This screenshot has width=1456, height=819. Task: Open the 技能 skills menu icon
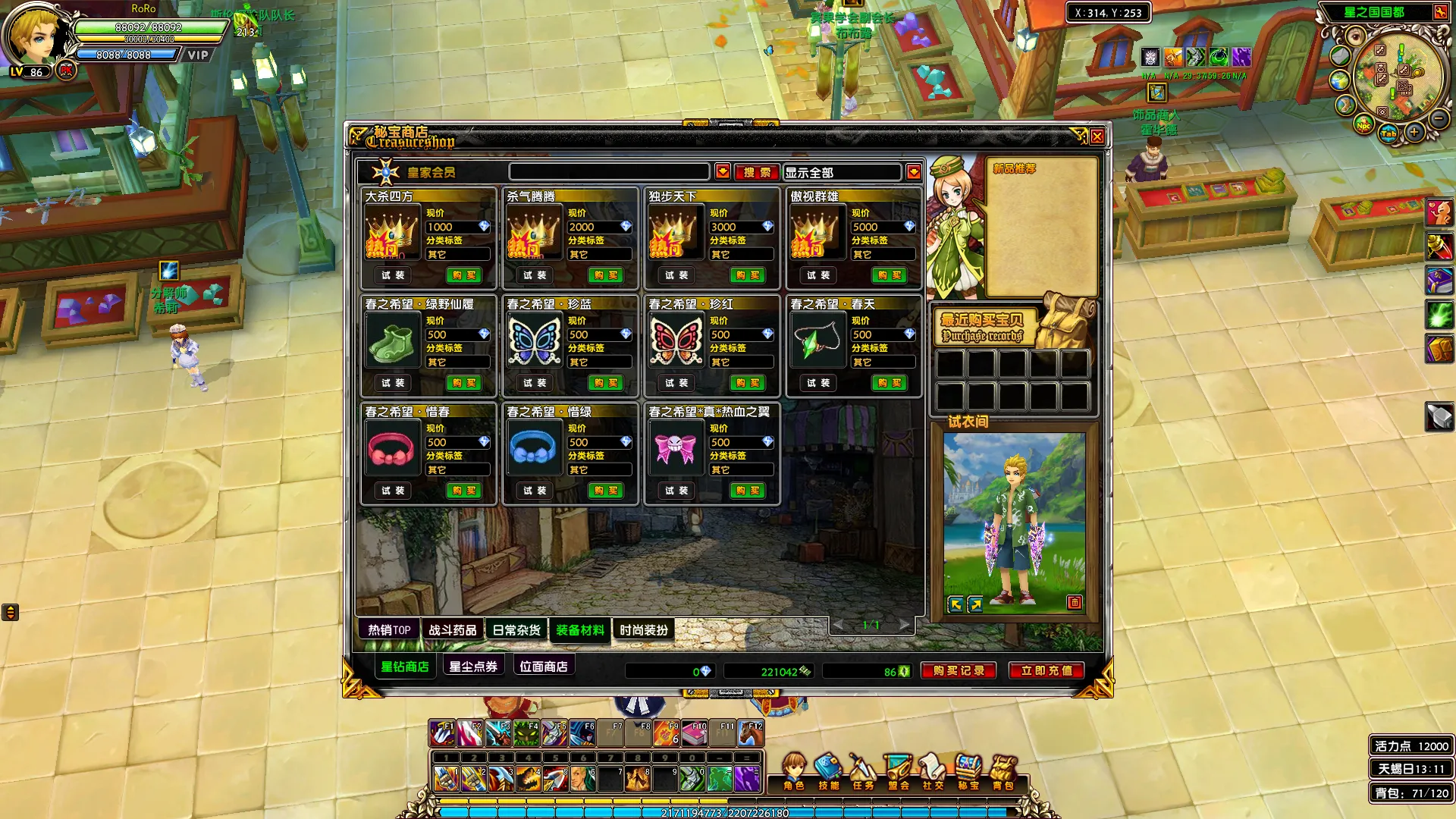click(828, 771)
